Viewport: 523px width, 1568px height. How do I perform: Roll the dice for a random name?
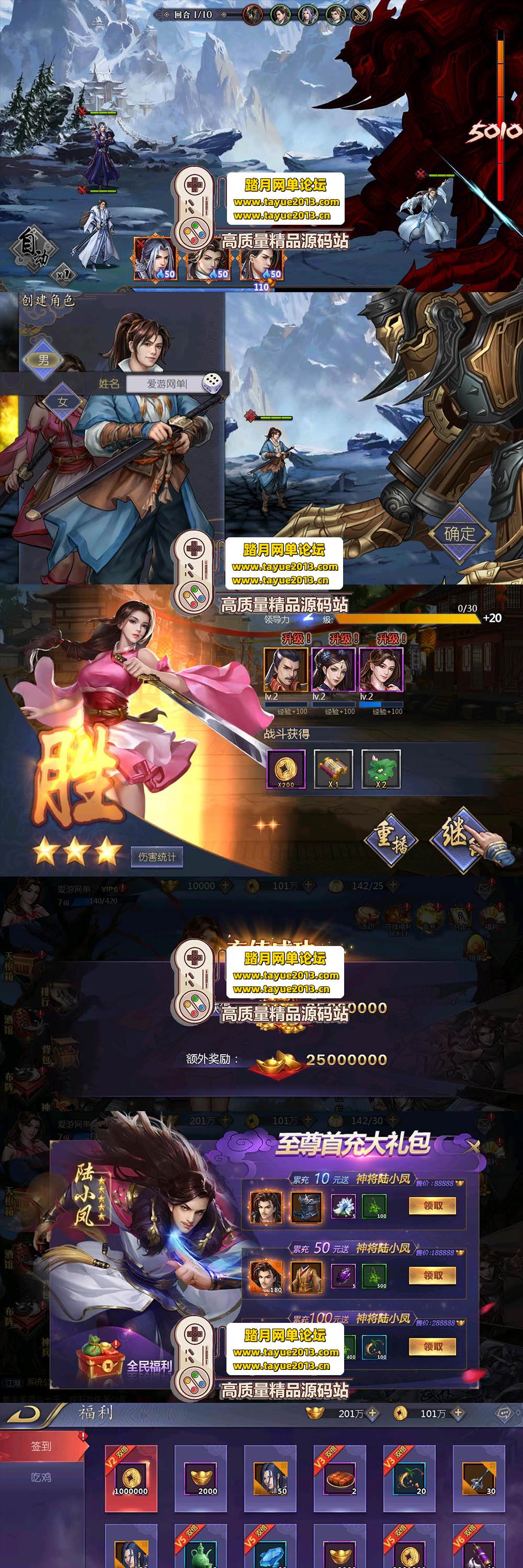[212, 383]
